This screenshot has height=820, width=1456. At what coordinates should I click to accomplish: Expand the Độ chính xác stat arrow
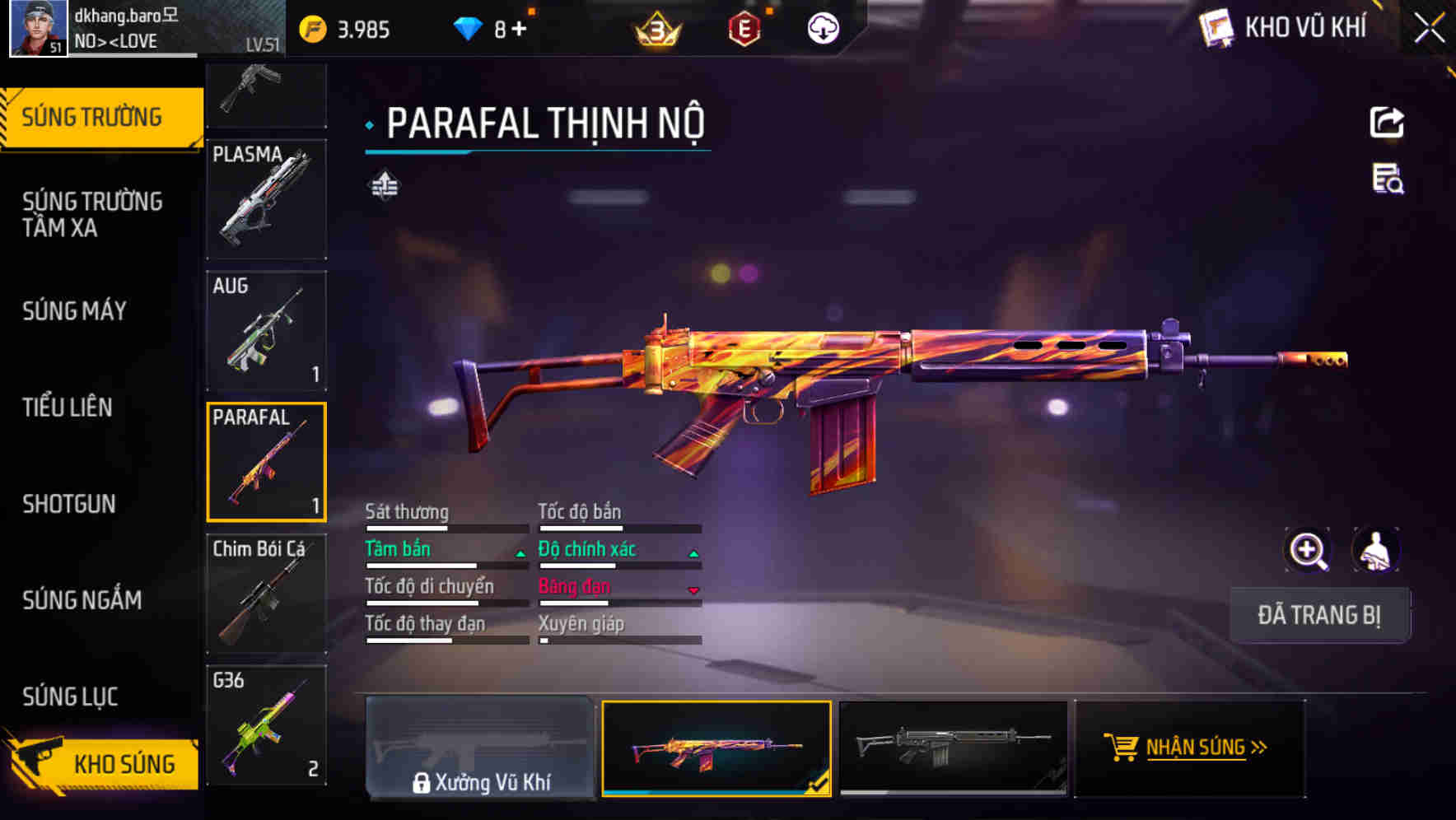pos(694,553)
